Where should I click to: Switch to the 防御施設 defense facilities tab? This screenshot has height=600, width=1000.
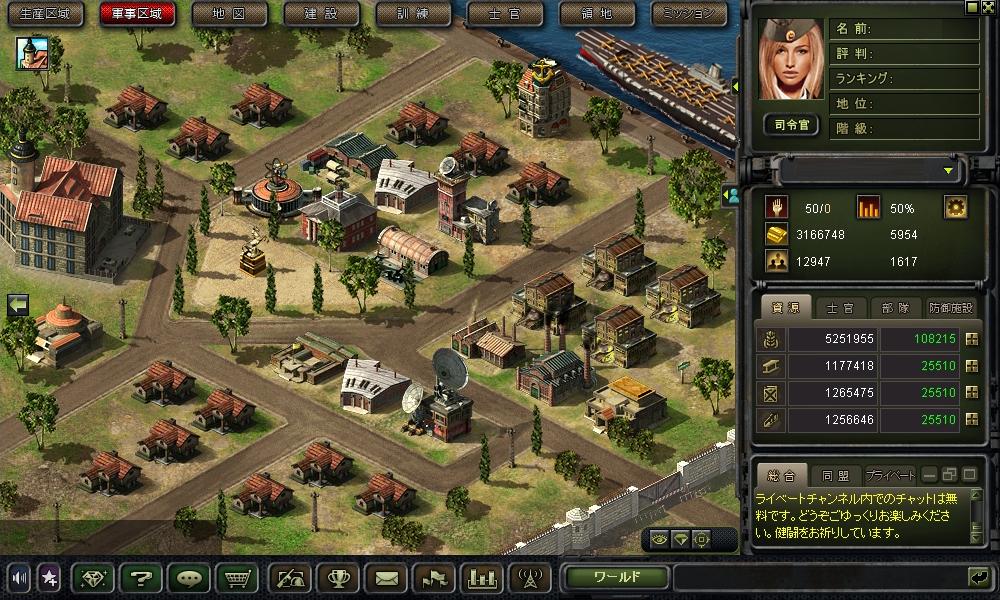click(948, 308)
